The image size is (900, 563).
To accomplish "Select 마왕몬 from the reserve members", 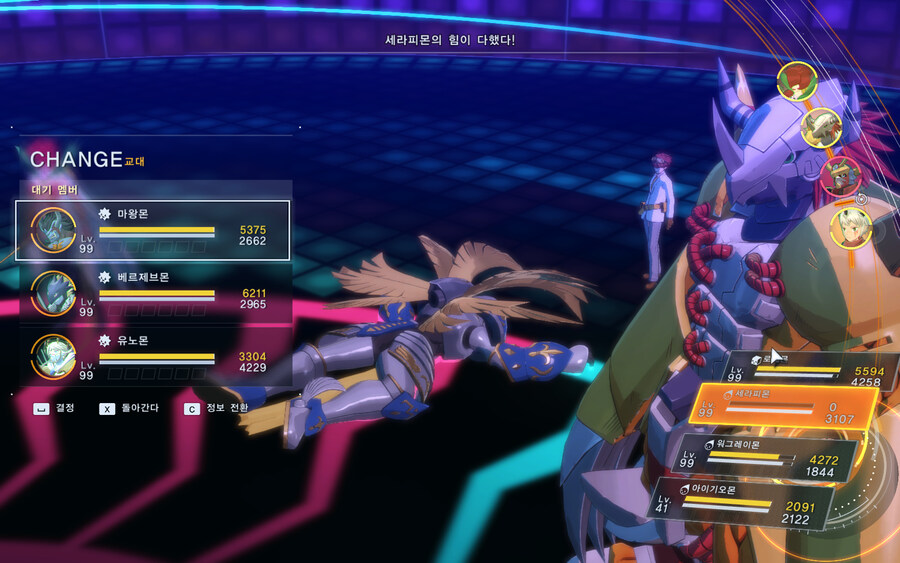I will tap(153, 230).
